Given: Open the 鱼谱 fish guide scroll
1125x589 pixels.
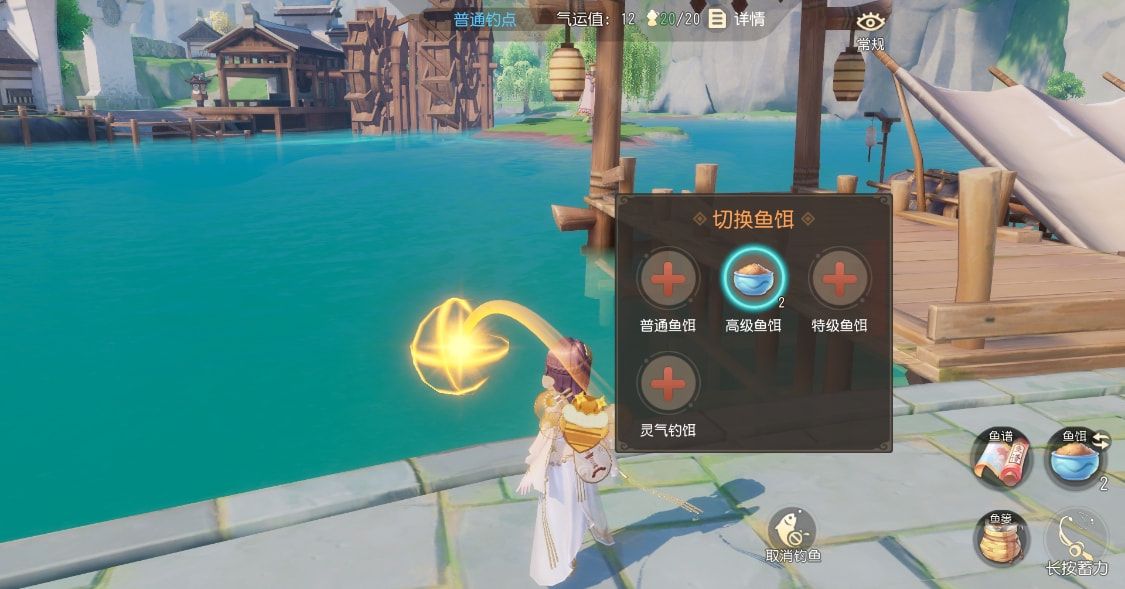Looking at the screenshot, I should pos(1000,459).
